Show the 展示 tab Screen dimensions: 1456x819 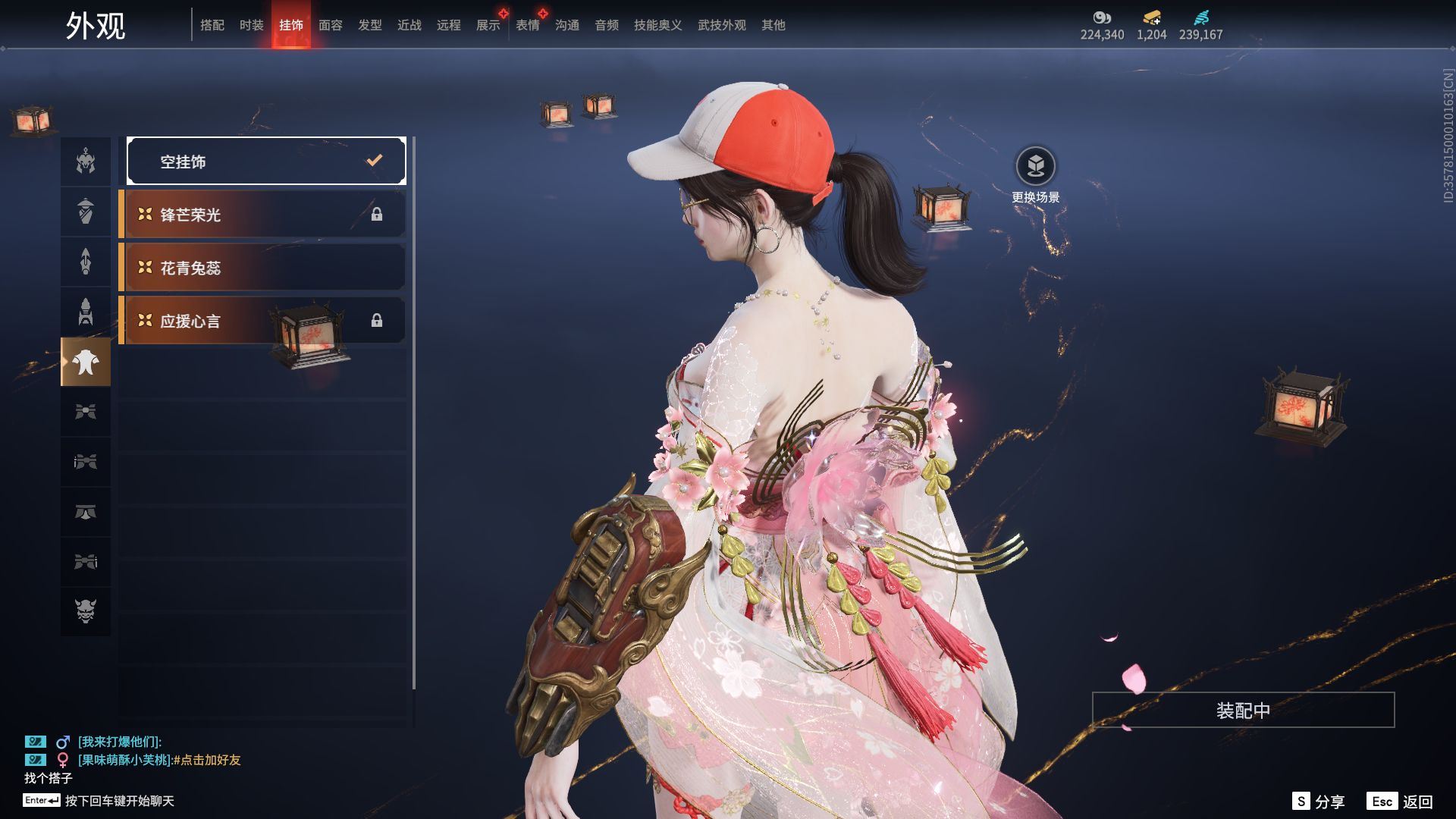pos(488,25)
